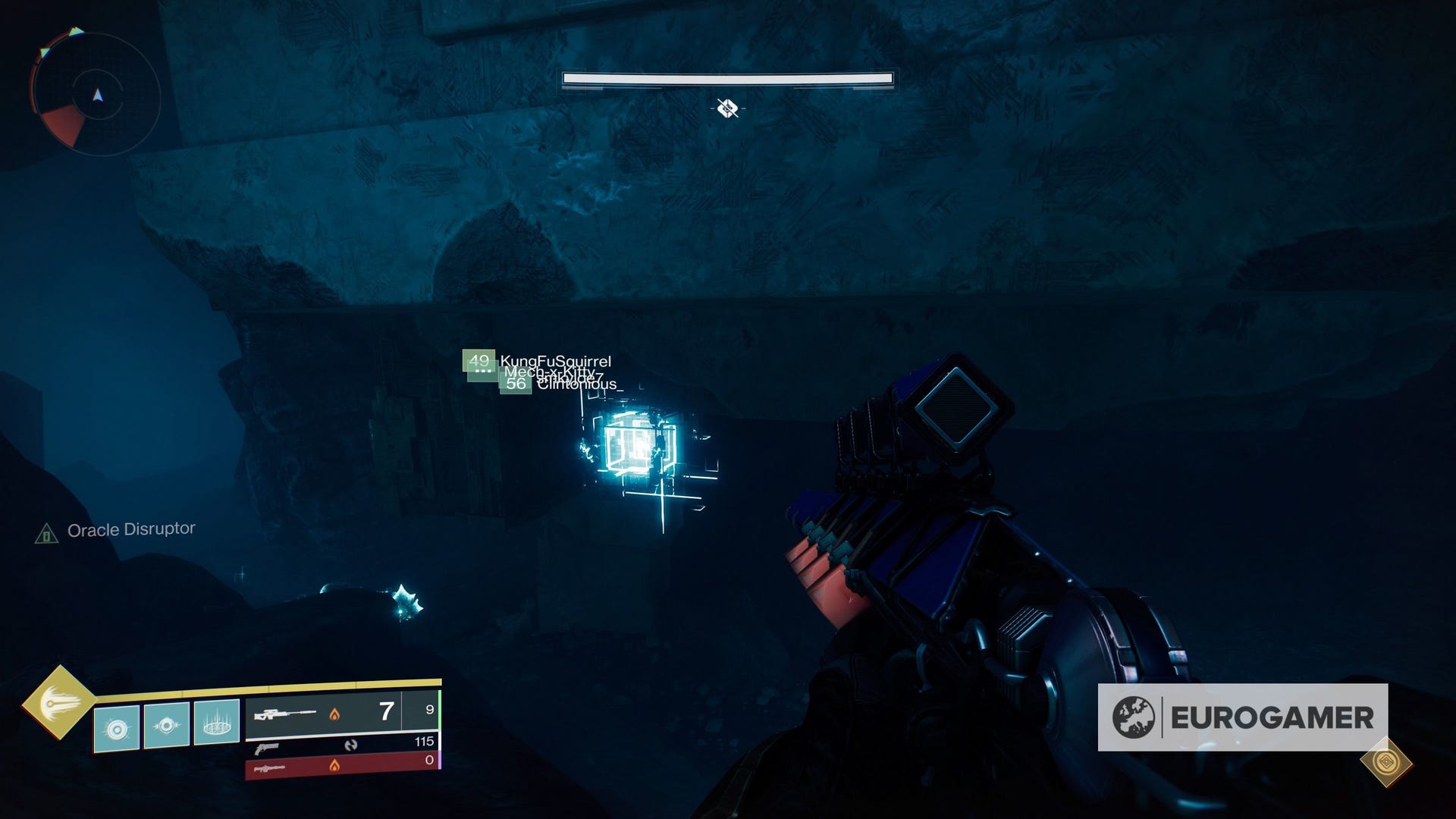Select the KungFuSquirrel player nameplate
This screenshot has height=819, width=1456.
point(554,362)
